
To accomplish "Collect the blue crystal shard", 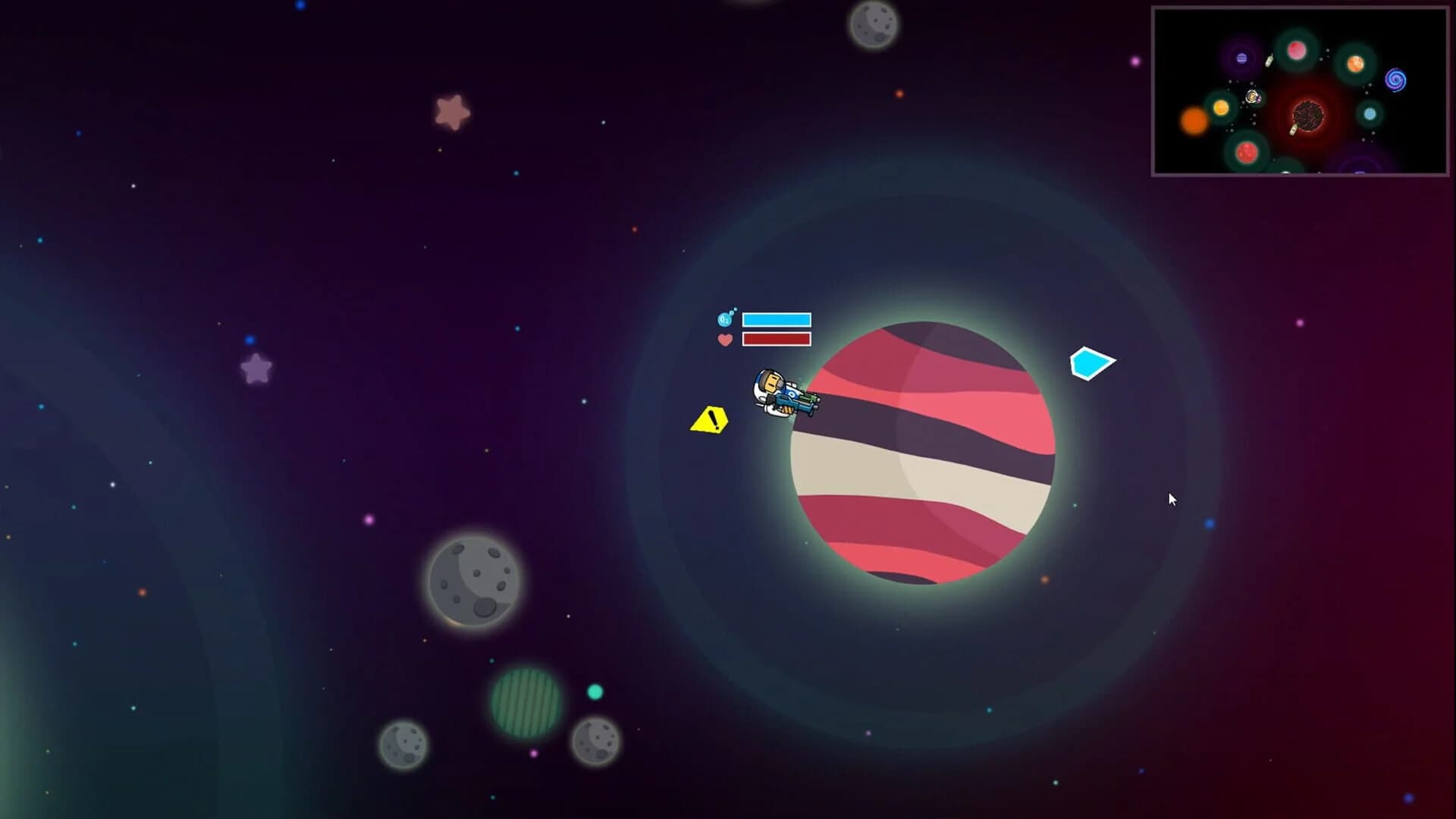I will (1090, 363).
